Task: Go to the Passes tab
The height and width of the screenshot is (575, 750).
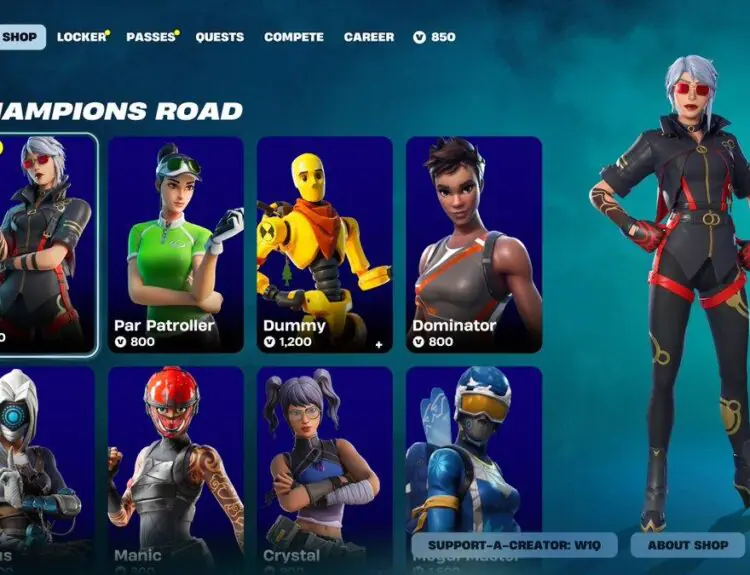Action: coord(150,37)
